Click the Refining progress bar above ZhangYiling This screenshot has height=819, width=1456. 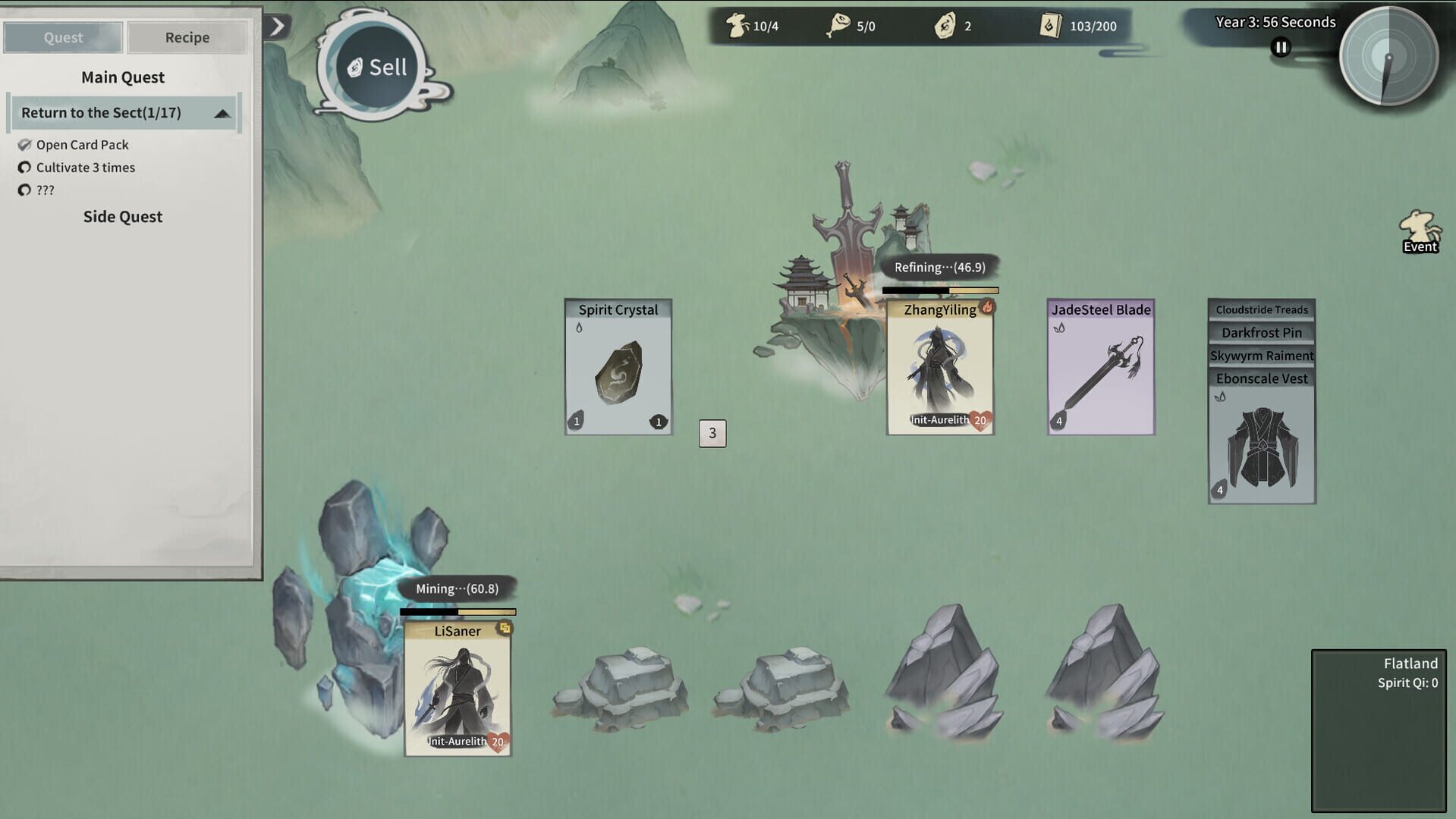tap(940, 290)
